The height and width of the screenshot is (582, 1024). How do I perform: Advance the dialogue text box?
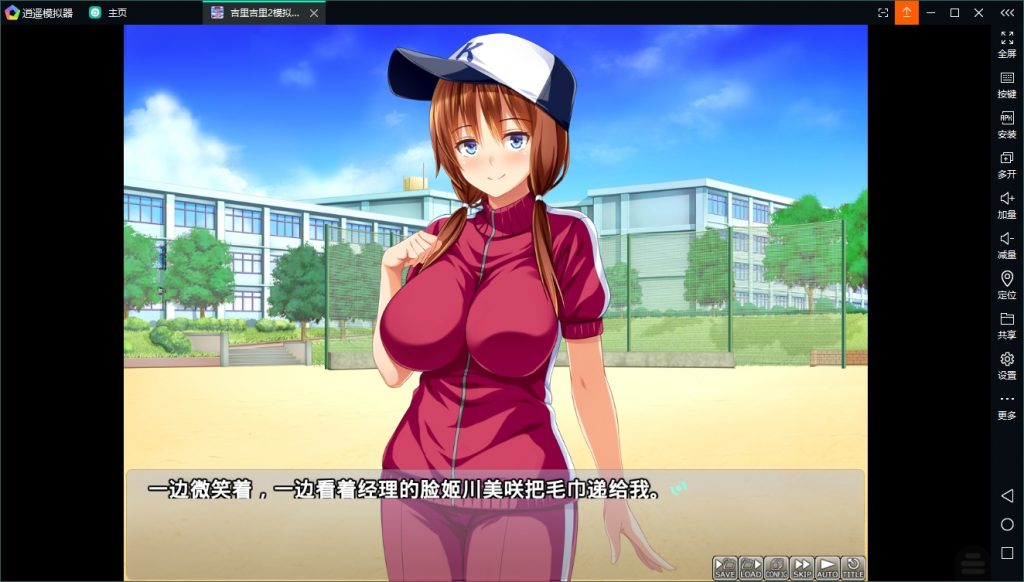click(x=495, y=510)
